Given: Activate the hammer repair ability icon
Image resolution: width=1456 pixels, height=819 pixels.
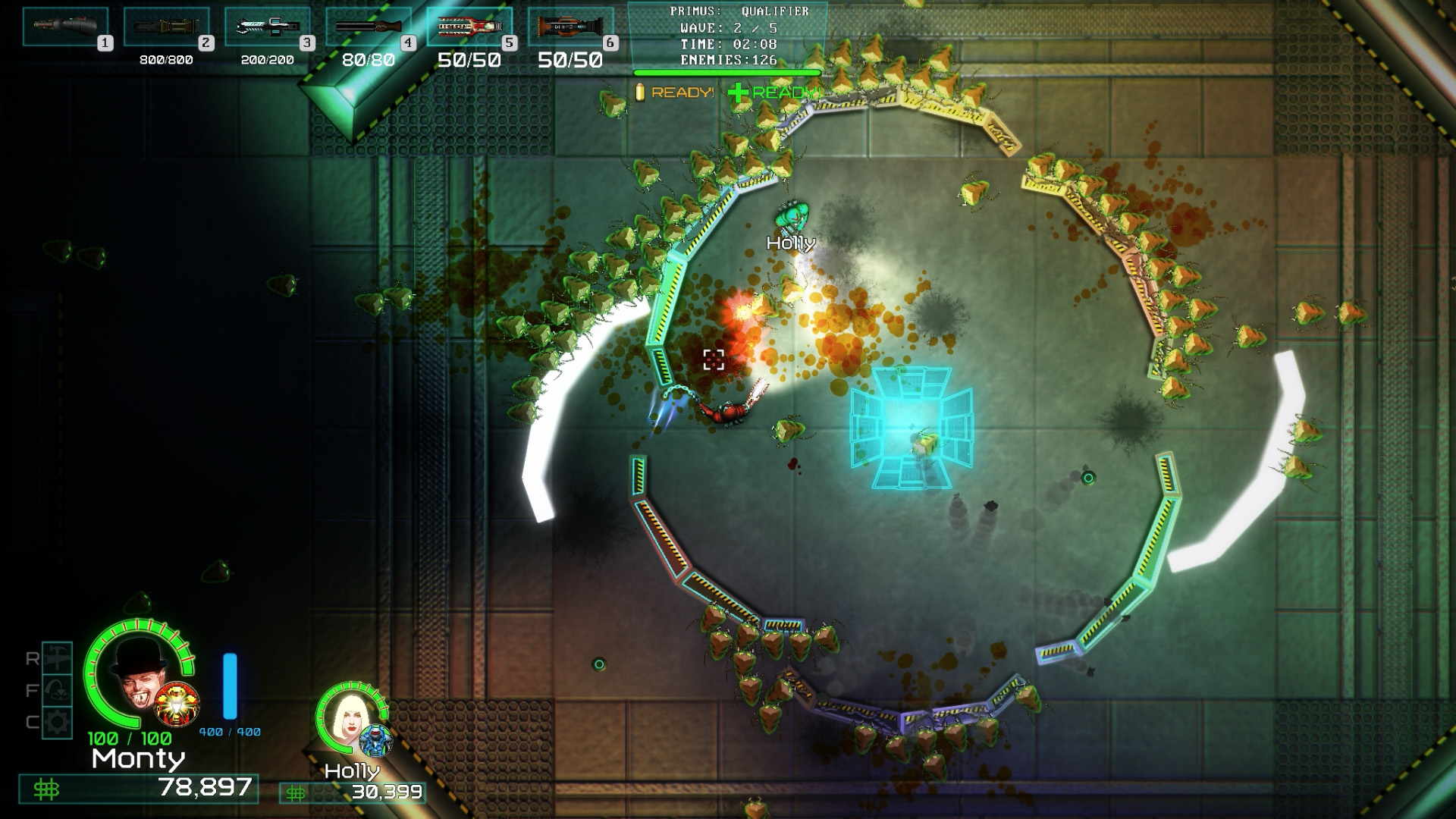Looking at the screenshot, I should click(x=57, y=658).
